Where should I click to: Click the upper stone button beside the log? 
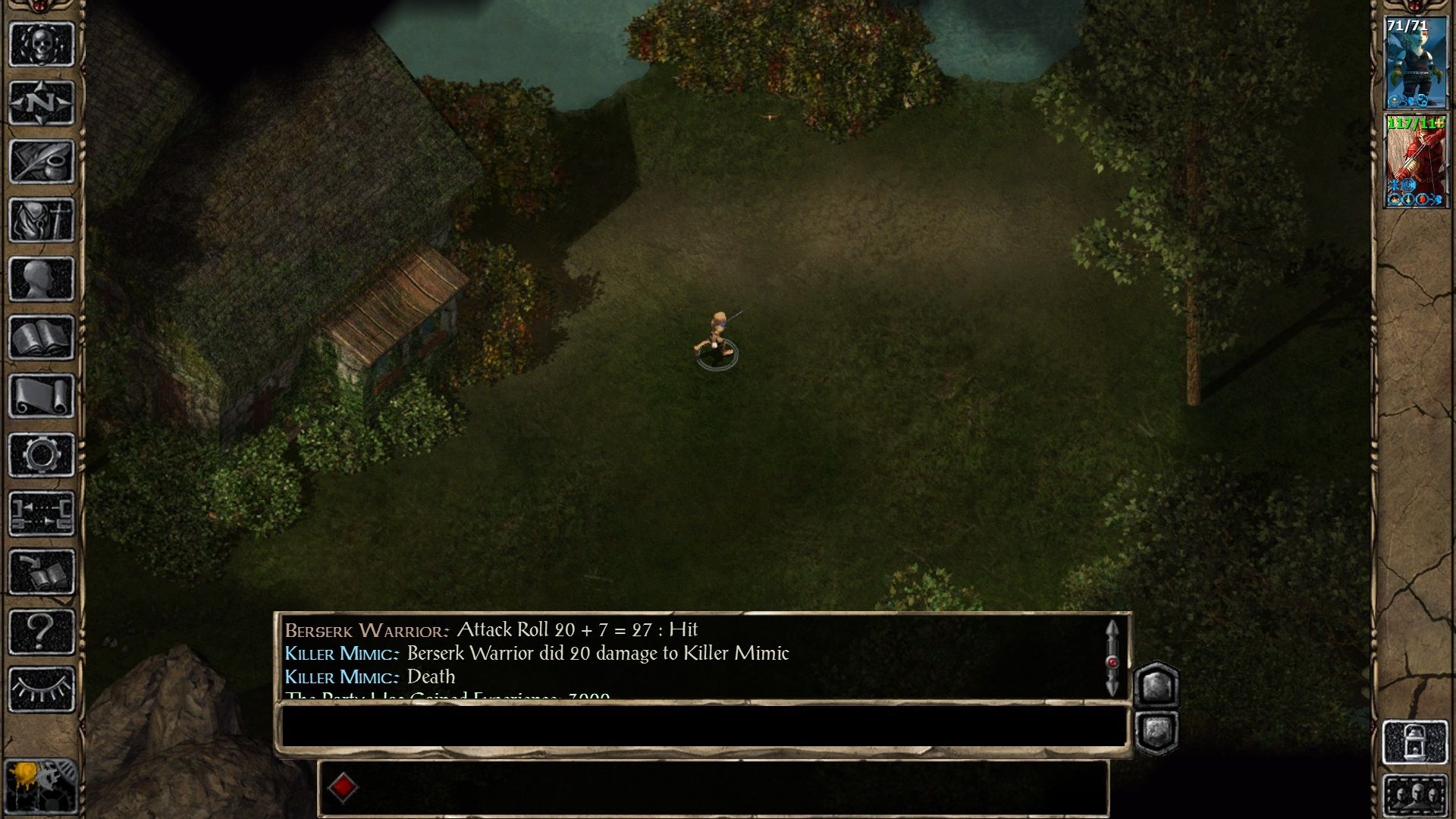1156,686
